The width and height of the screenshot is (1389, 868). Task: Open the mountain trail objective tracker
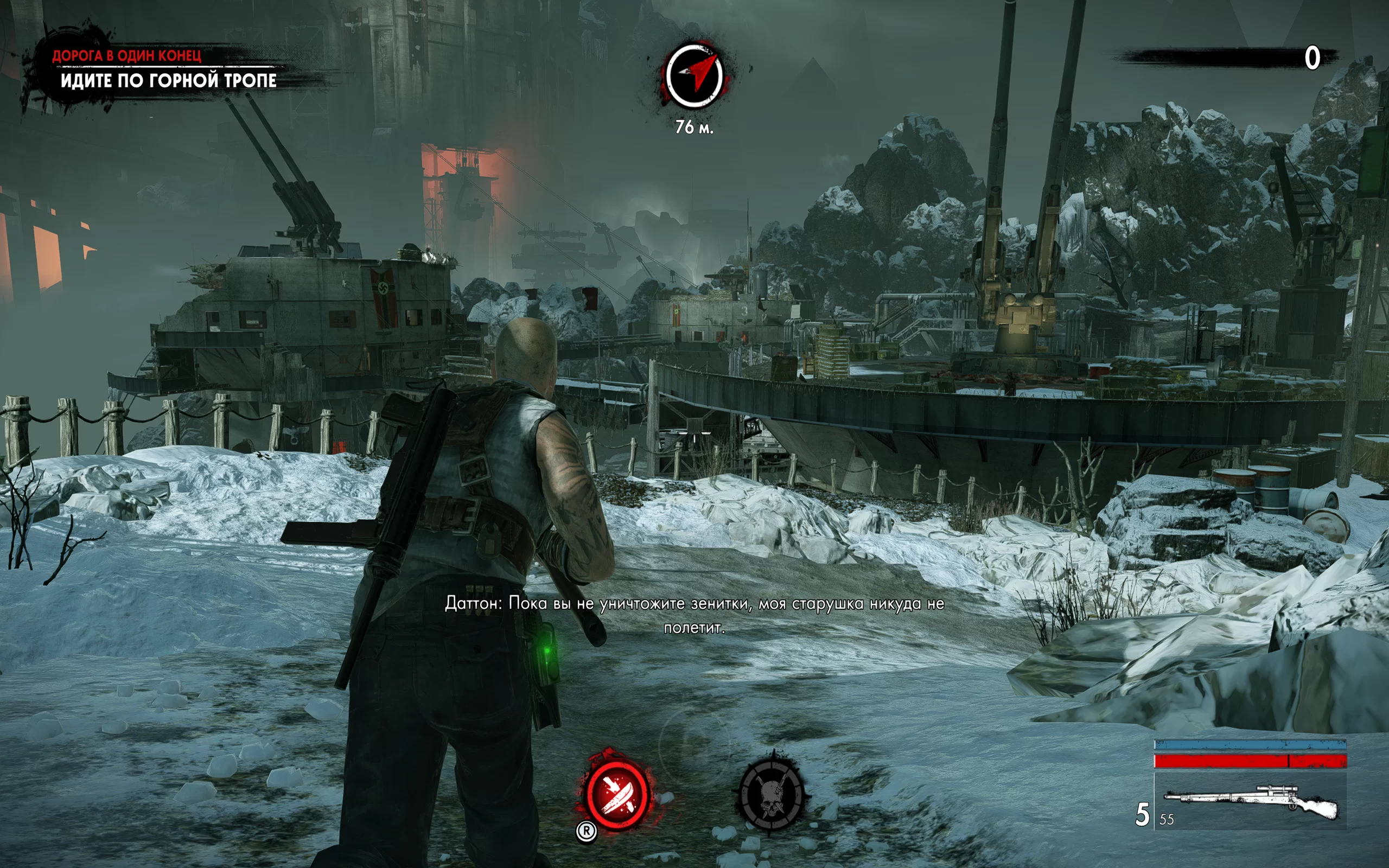168,80
